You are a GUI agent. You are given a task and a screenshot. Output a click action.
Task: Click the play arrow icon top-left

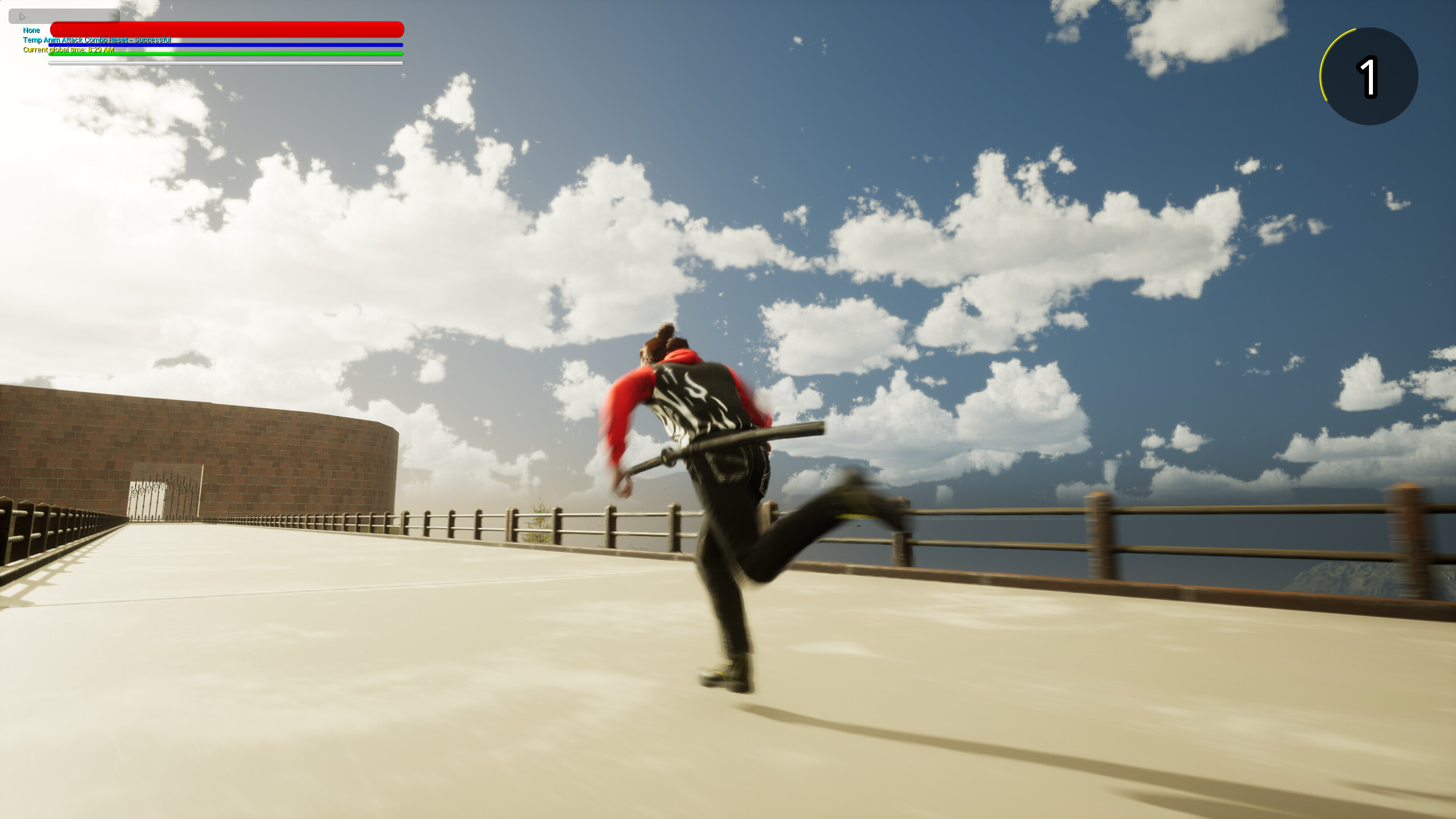tap(22, 16)
